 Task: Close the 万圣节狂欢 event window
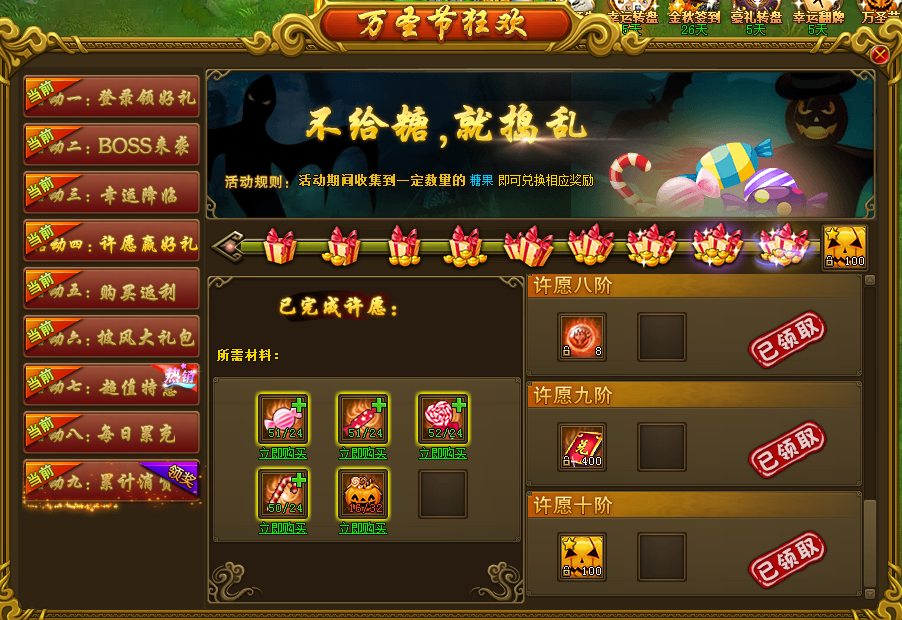(x=880, y=55)
